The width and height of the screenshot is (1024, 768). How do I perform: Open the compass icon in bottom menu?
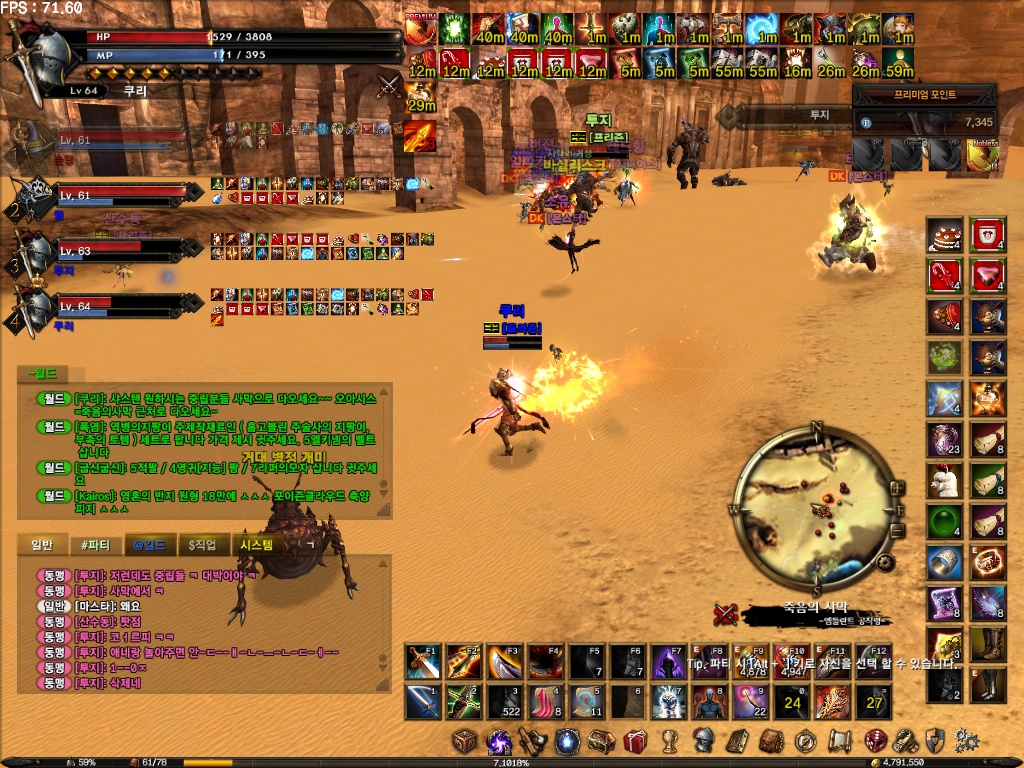pyautogui.click(x=806, y=741)
